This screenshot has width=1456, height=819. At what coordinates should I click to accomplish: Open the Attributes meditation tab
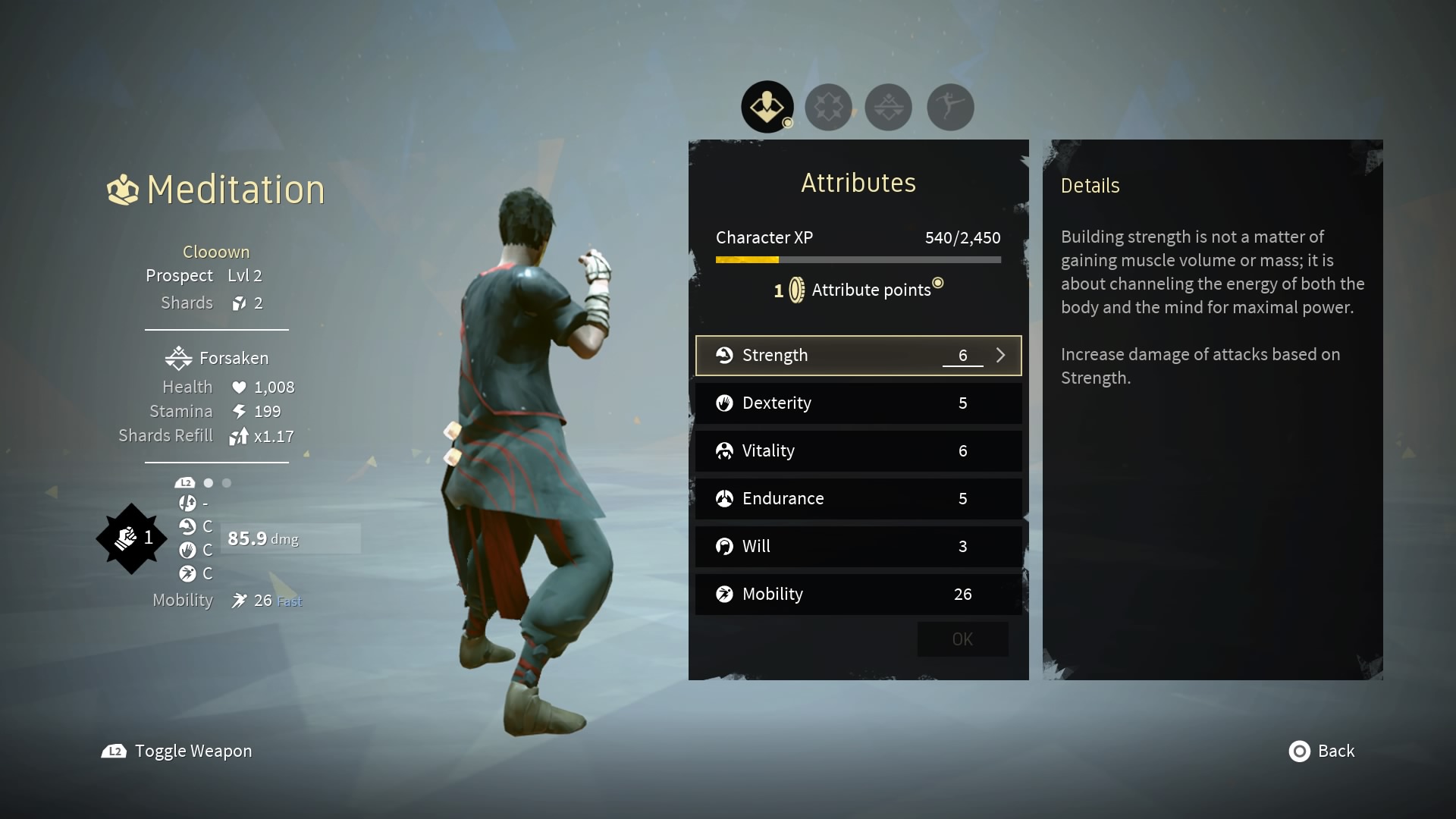pos(767,107)
